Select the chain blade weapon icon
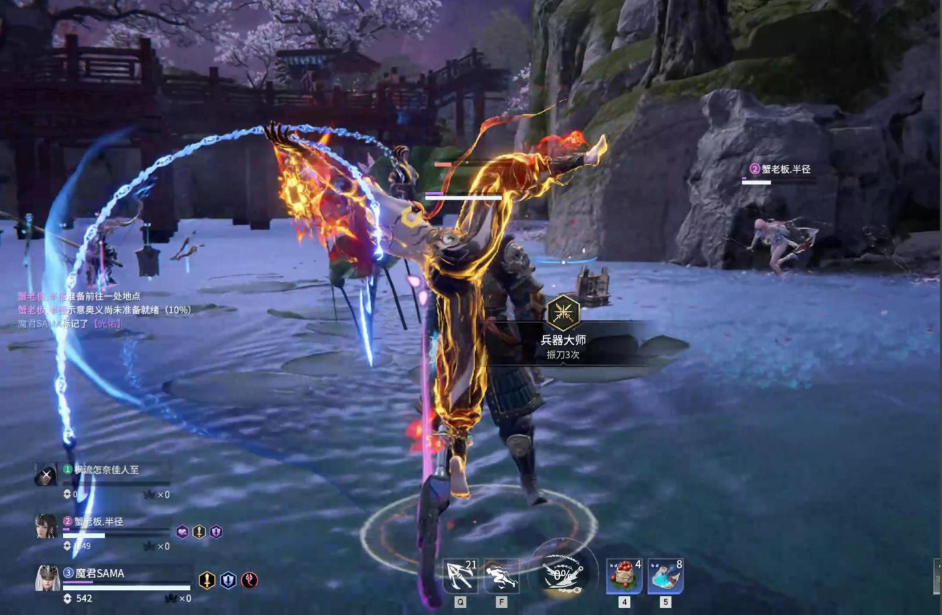The width and height of the screenshot is (942, 615). [563, 575]
